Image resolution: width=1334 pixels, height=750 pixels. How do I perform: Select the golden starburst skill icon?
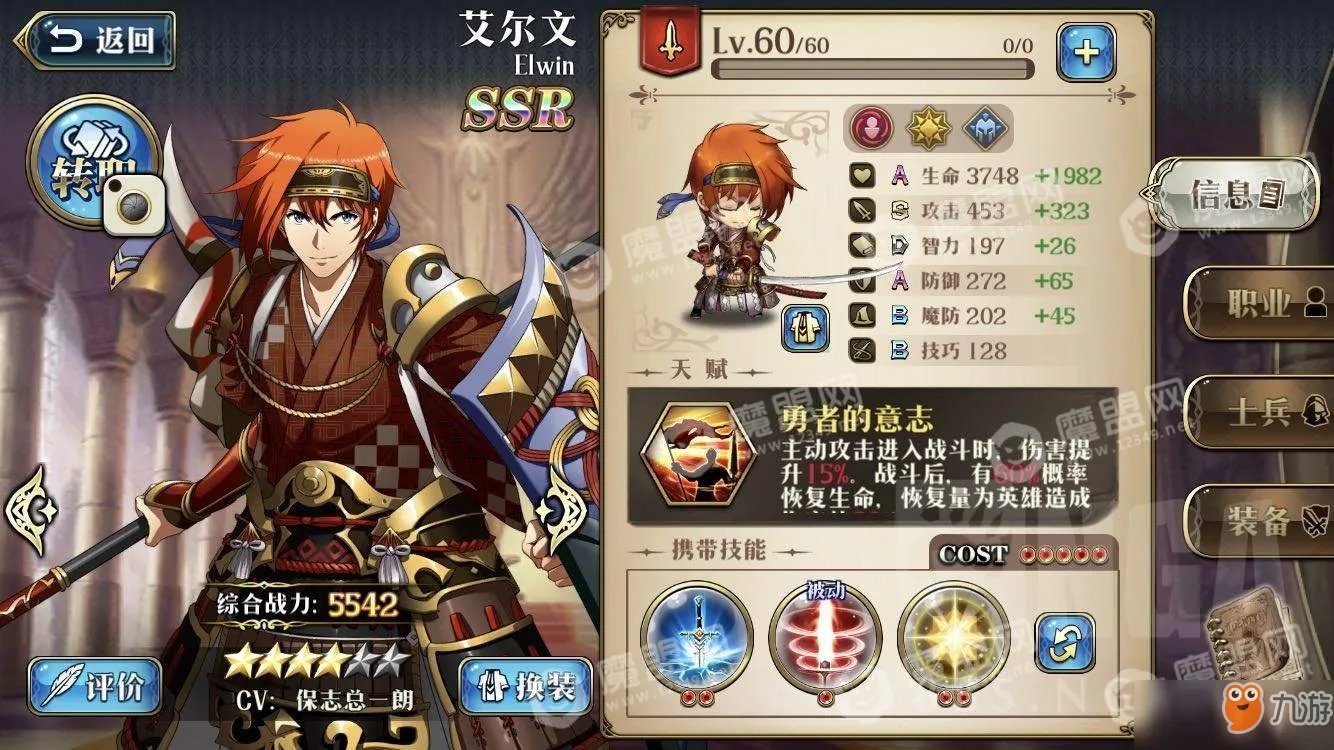coord(953,637)
